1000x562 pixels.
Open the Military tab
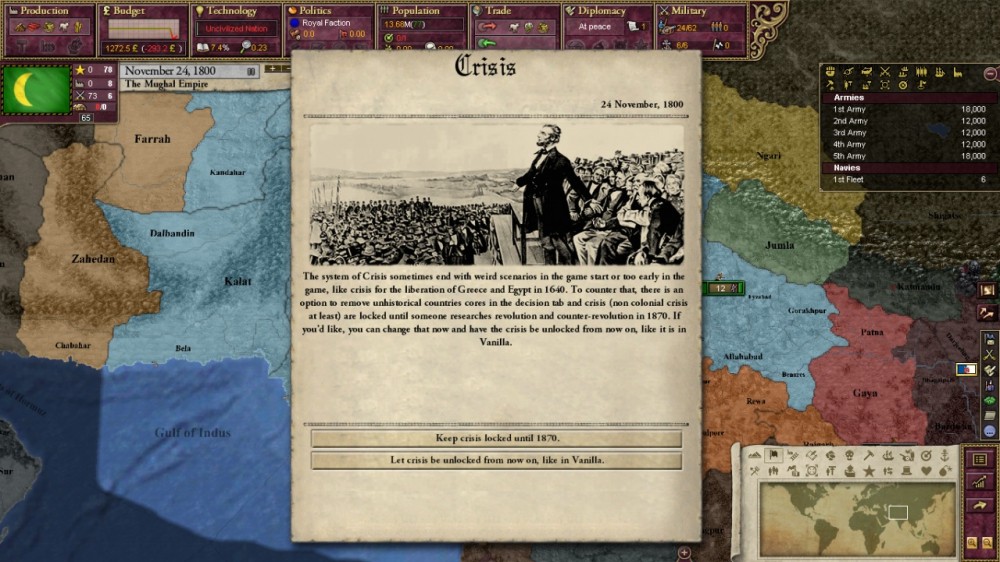[700, 11]
